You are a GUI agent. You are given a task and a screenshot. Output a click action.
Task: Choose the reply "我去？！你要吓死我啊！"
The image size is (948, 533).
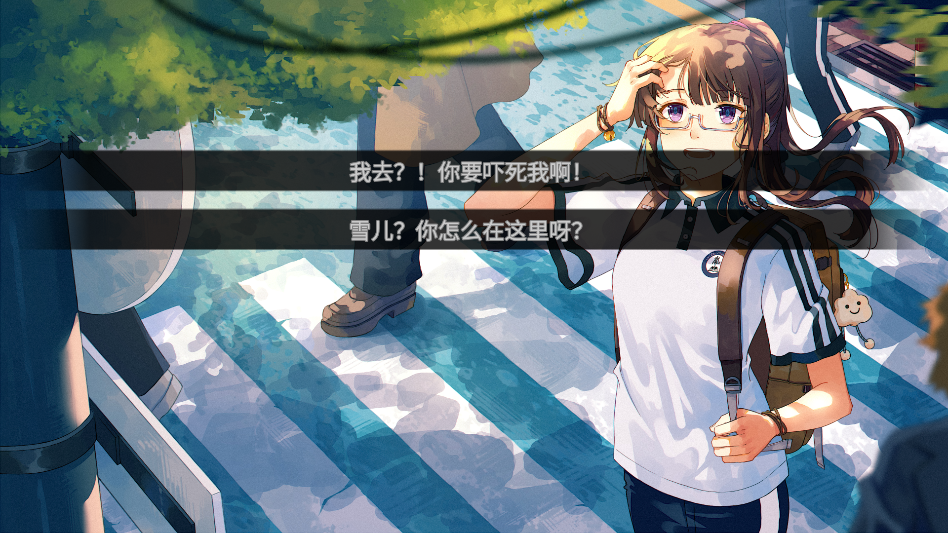tap(466, 171)
